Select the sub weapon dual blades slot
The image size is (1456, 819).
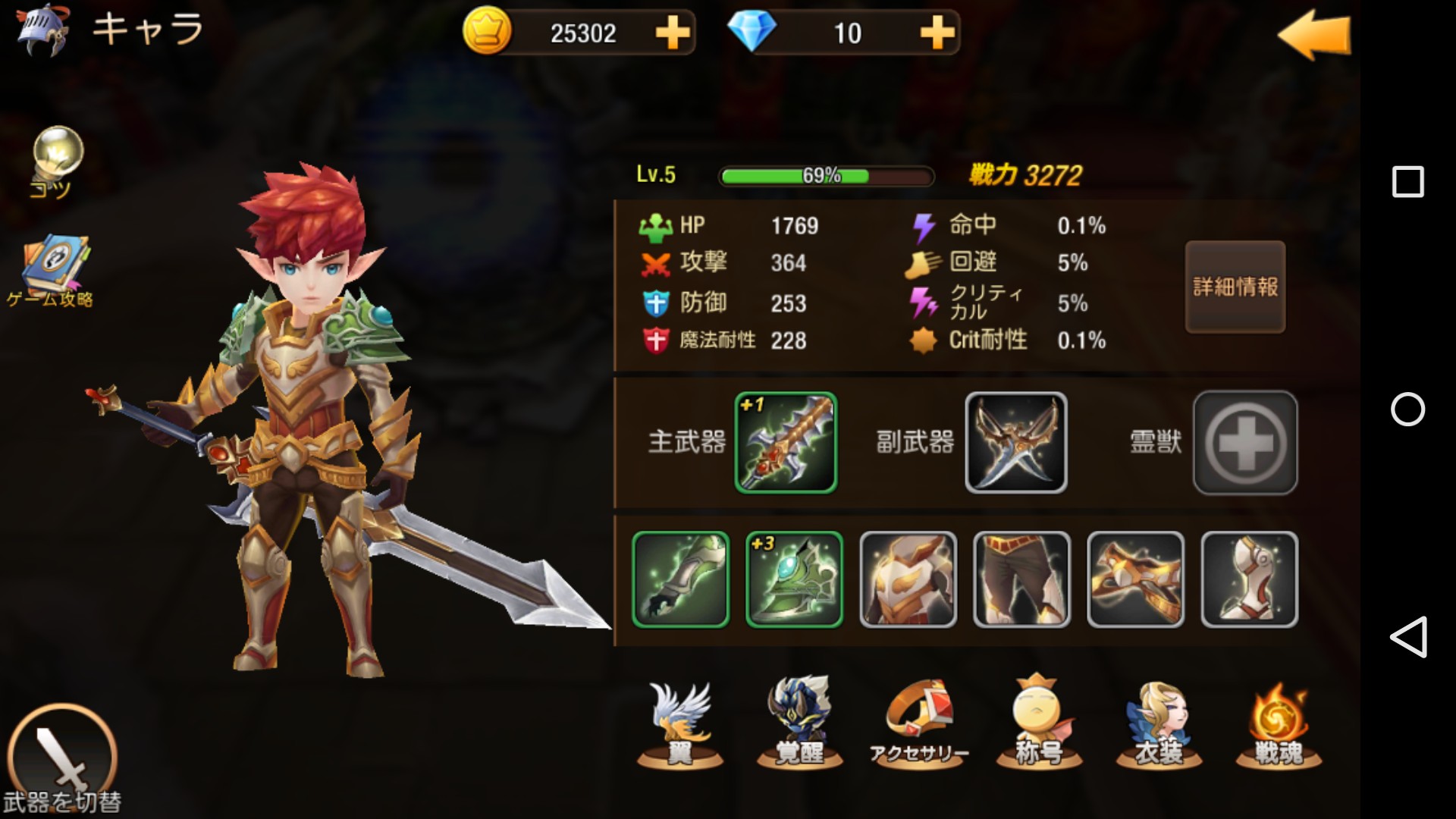pyautogui.click(x=1015, y=443)
